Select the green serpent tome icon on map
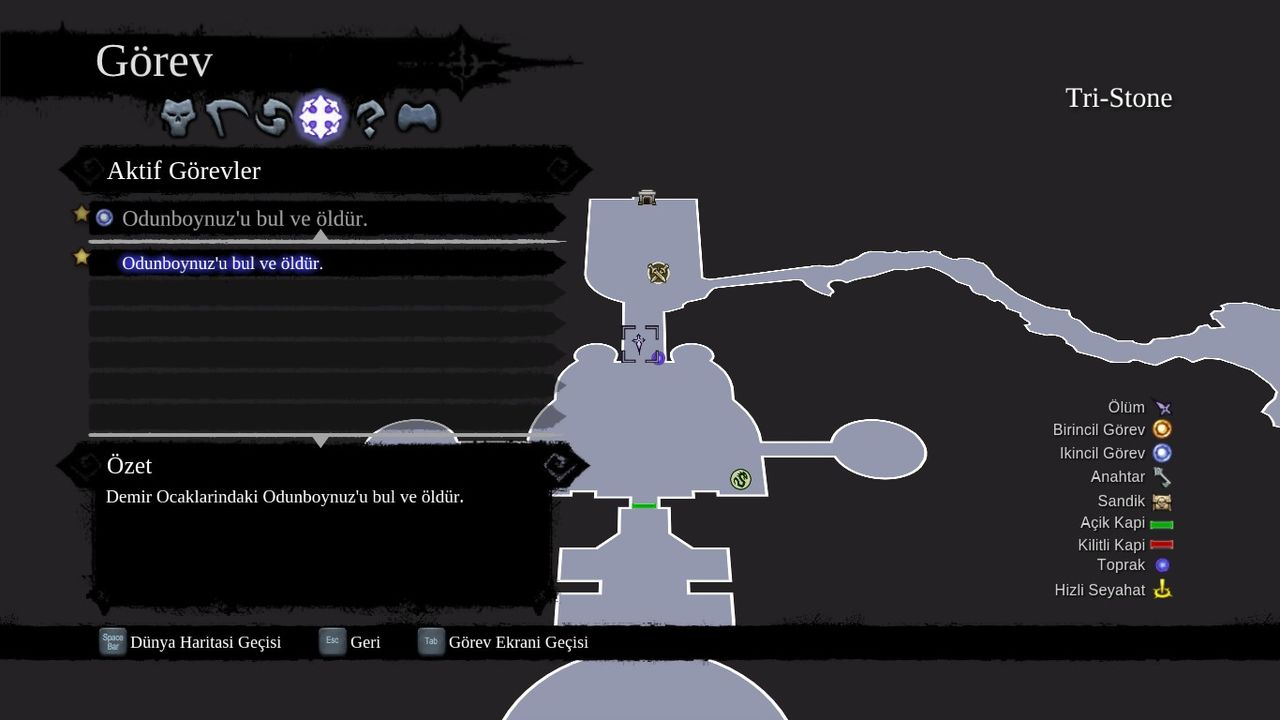The width and height of the screenshot is (1280, 720). [740, 479]
